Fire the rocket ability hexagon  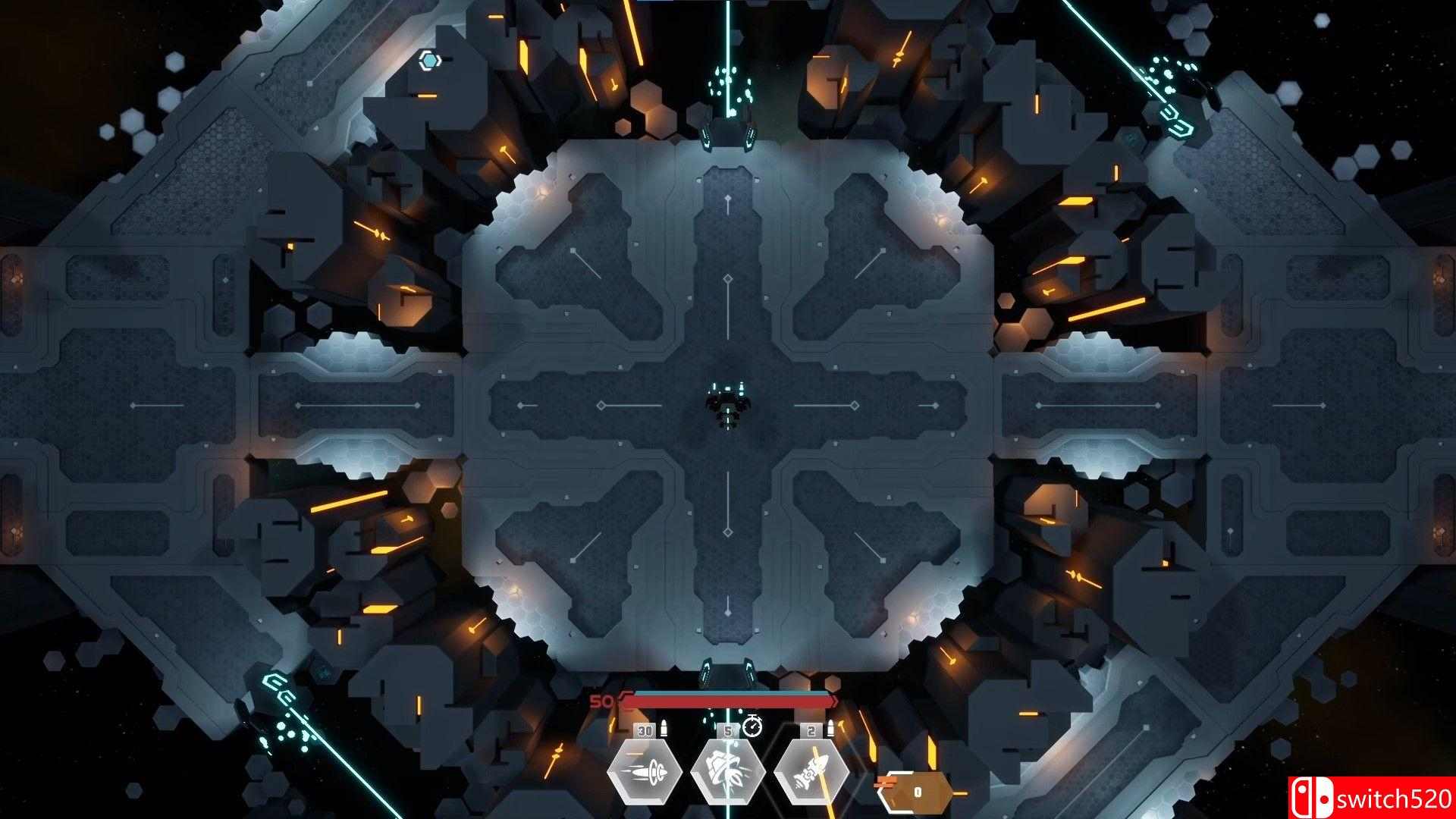pyautogui.click(x=810, y=773)
